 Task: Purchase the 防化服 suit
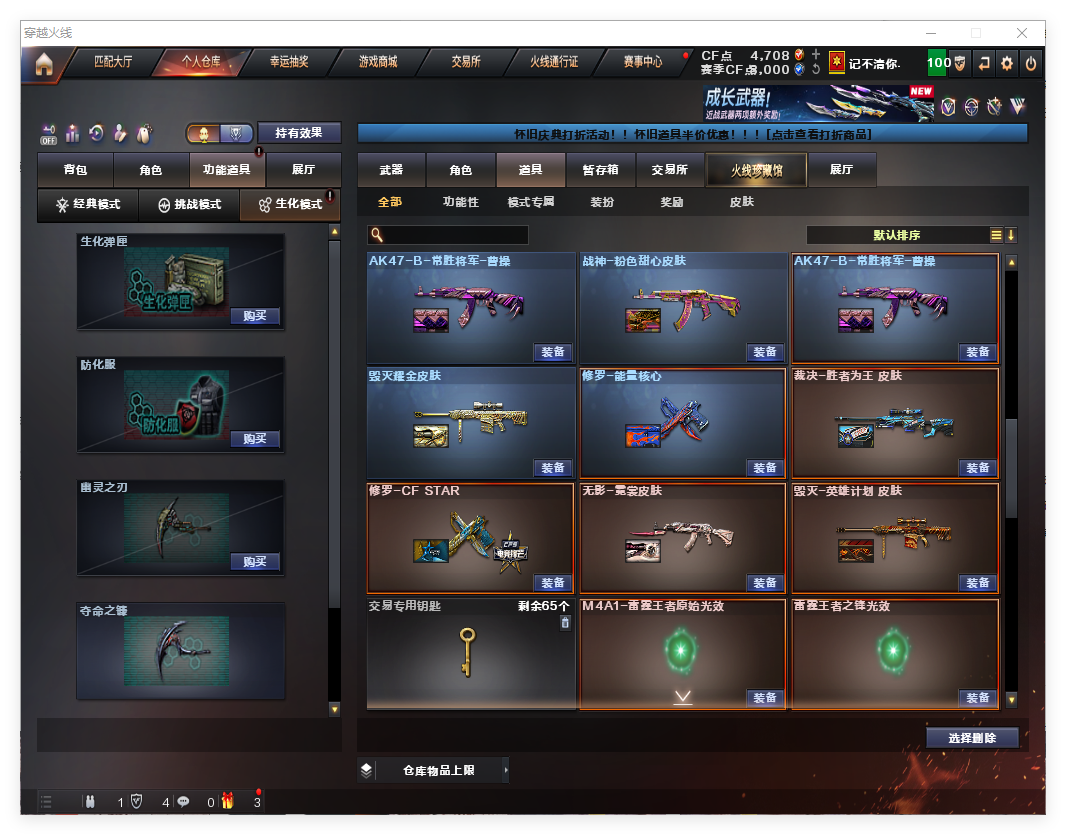(254, 439)
